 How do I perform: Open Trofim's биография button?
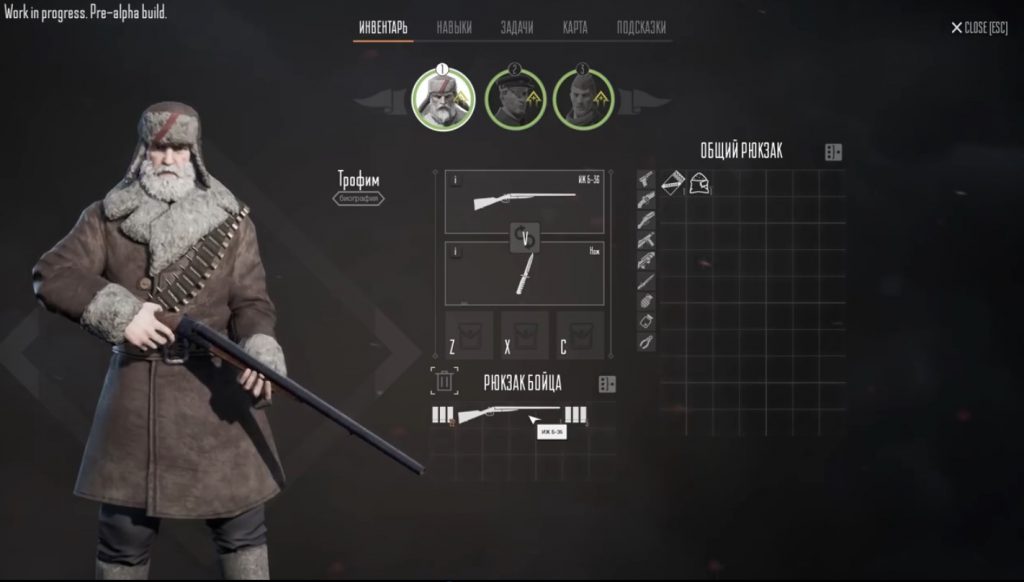point(359,198)
